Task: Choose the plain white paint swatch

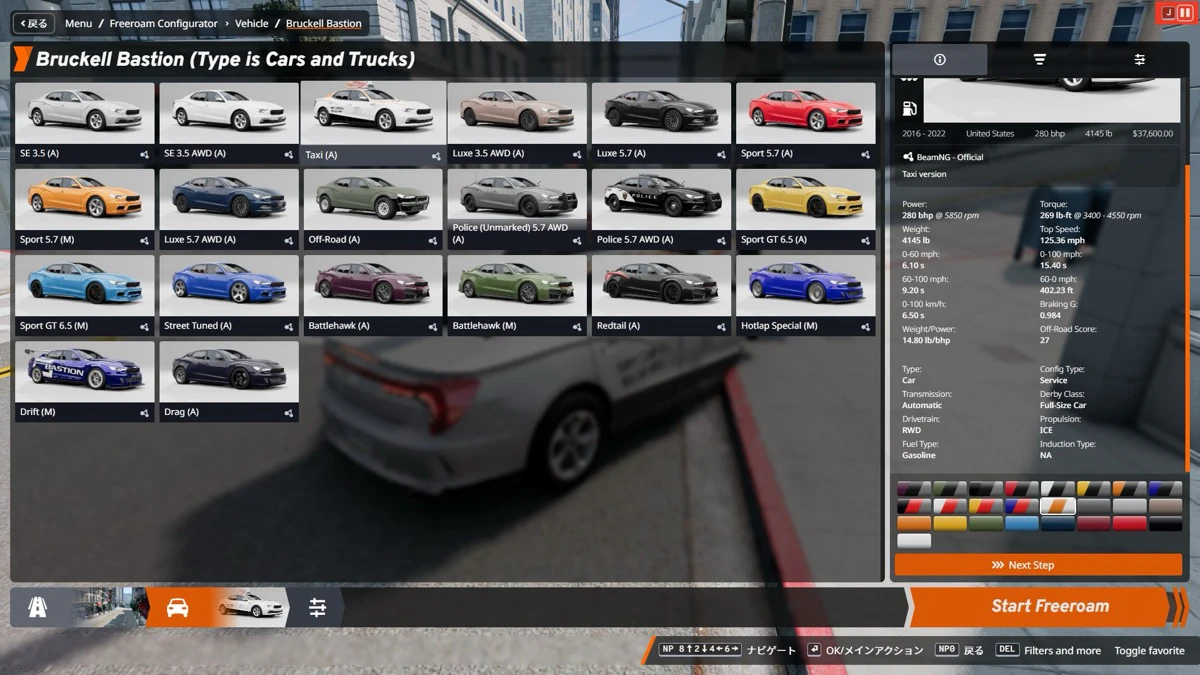Action: (913, 541)
